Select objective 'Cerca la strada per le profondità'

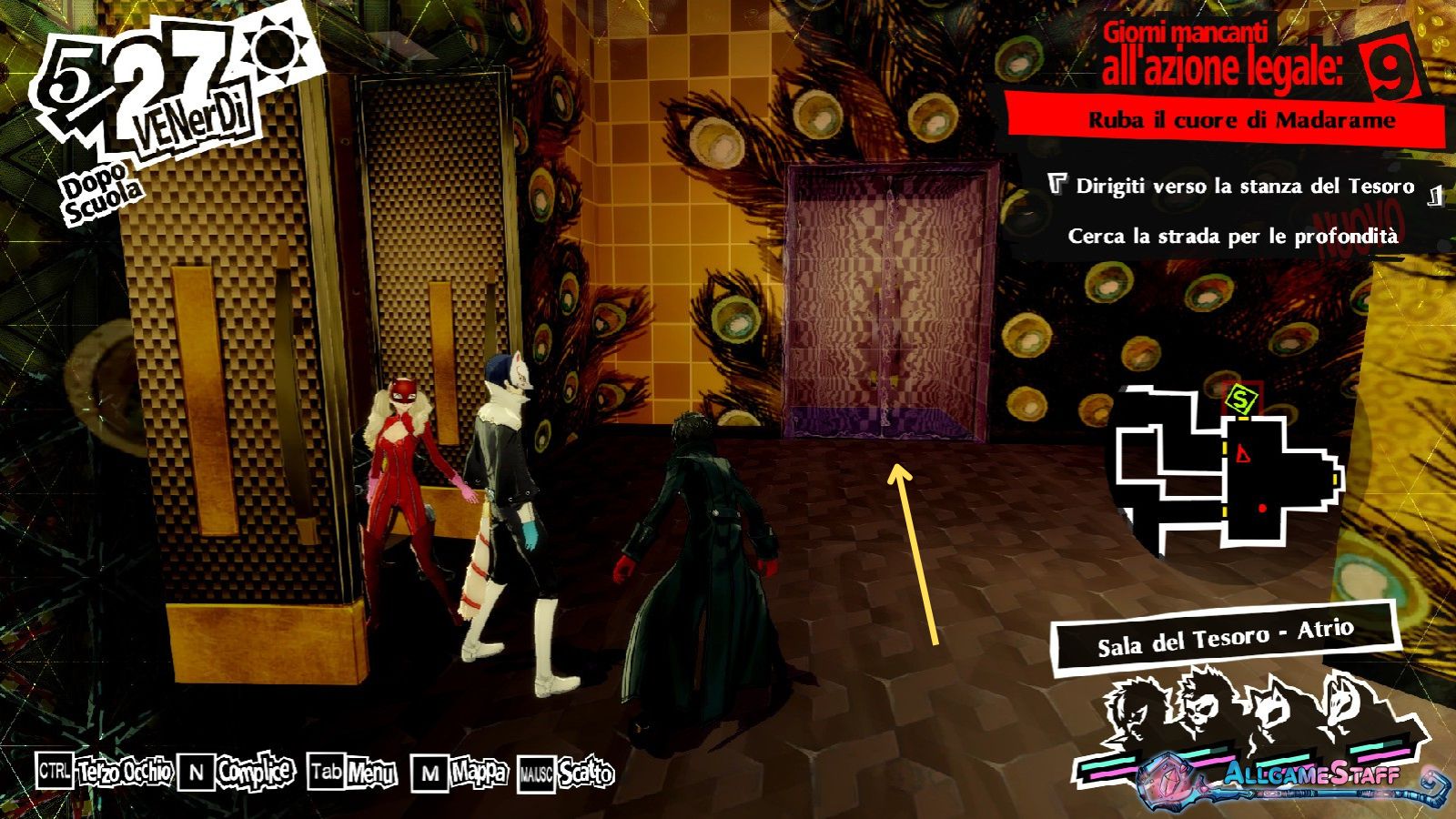pos(1232,237)
